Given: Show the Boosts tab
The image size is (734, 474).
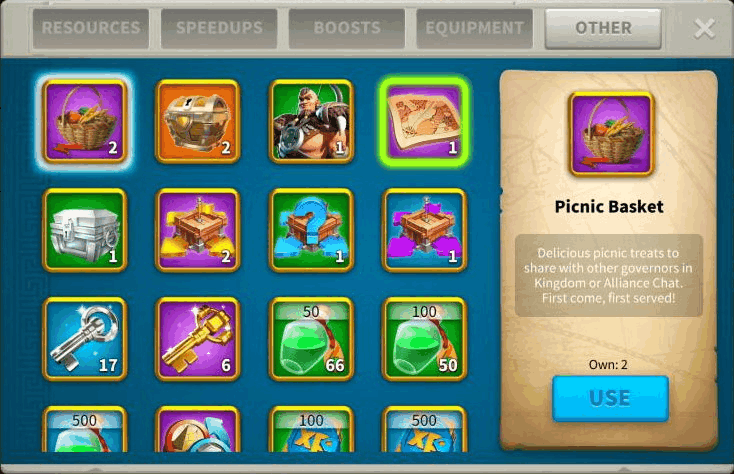Looking at the screenshot, I should [346, 28].
